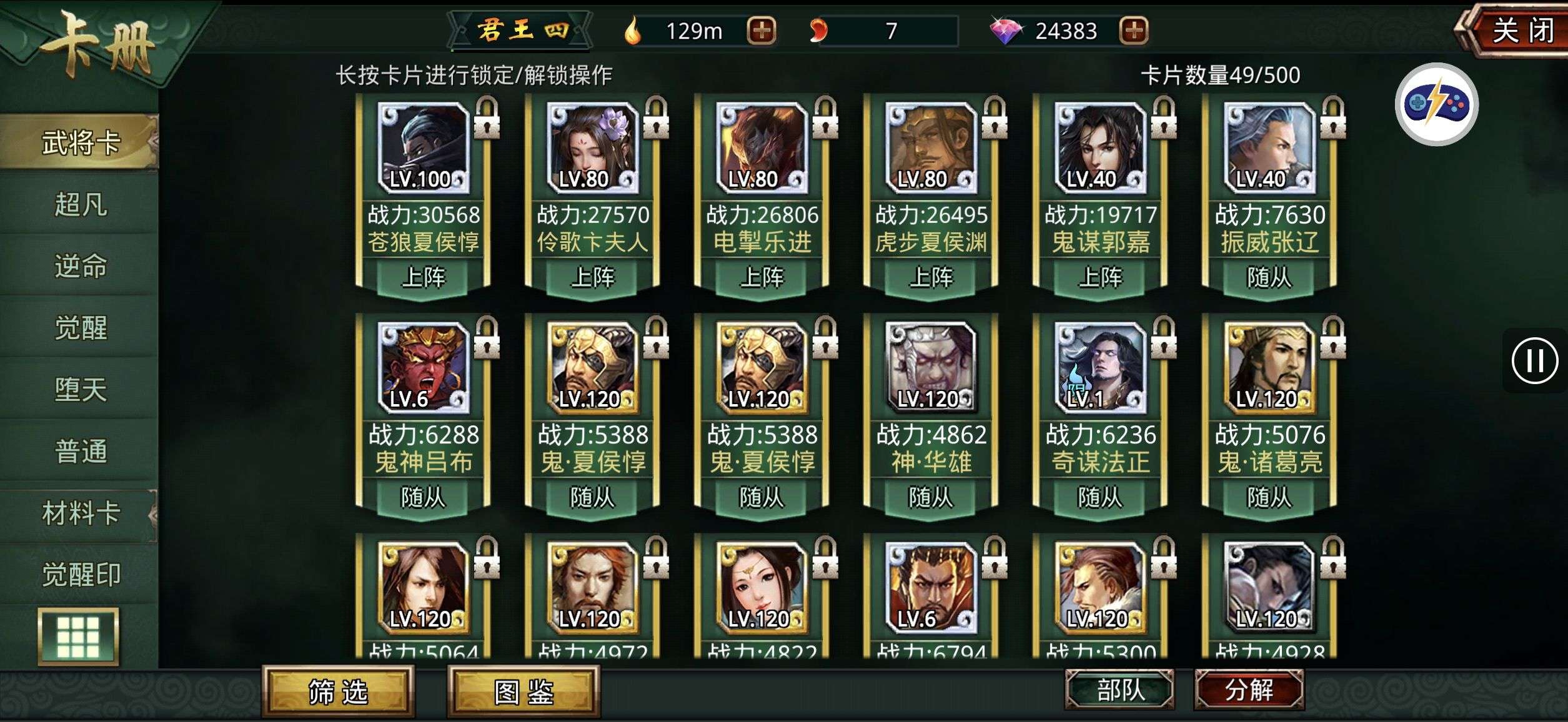Go to the 部队 troops screen
This screenshot has width=1568, height=722.
(x=1119, y=690)
